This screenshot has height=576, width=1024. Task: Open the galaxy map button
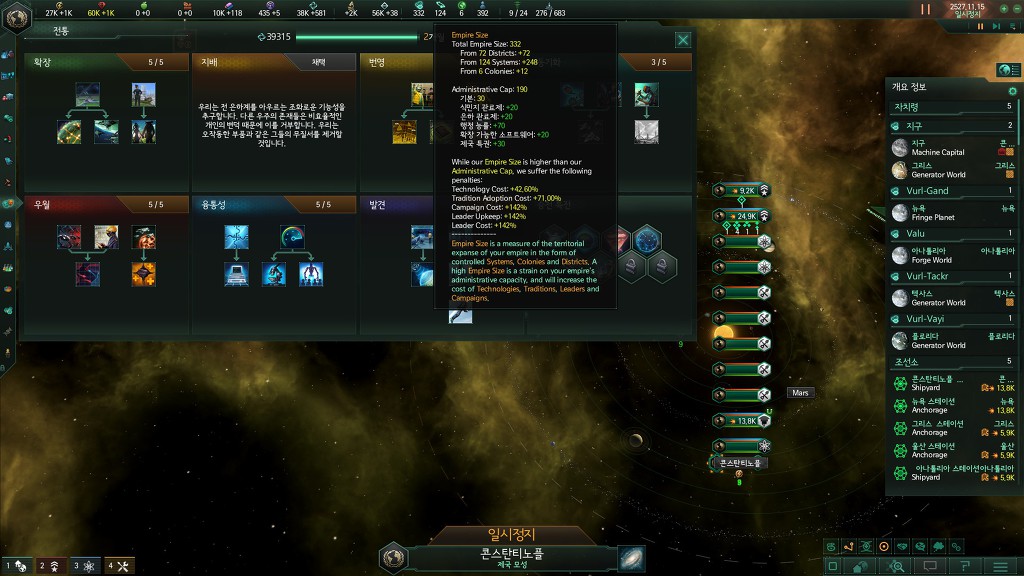point(632,557)
